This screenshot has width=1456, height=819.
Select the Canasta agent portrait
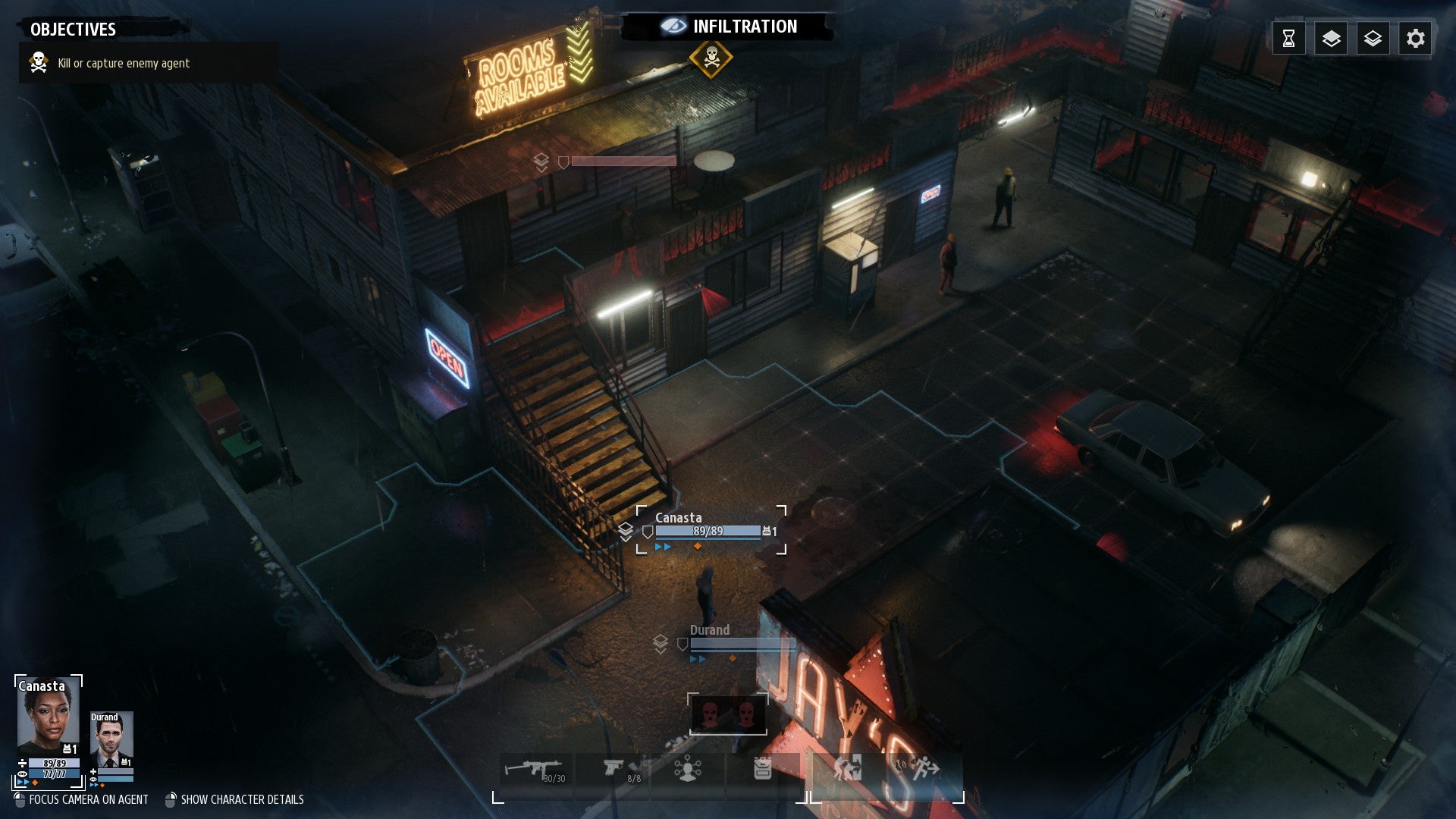pyautogui.click(x=48, y=717)
